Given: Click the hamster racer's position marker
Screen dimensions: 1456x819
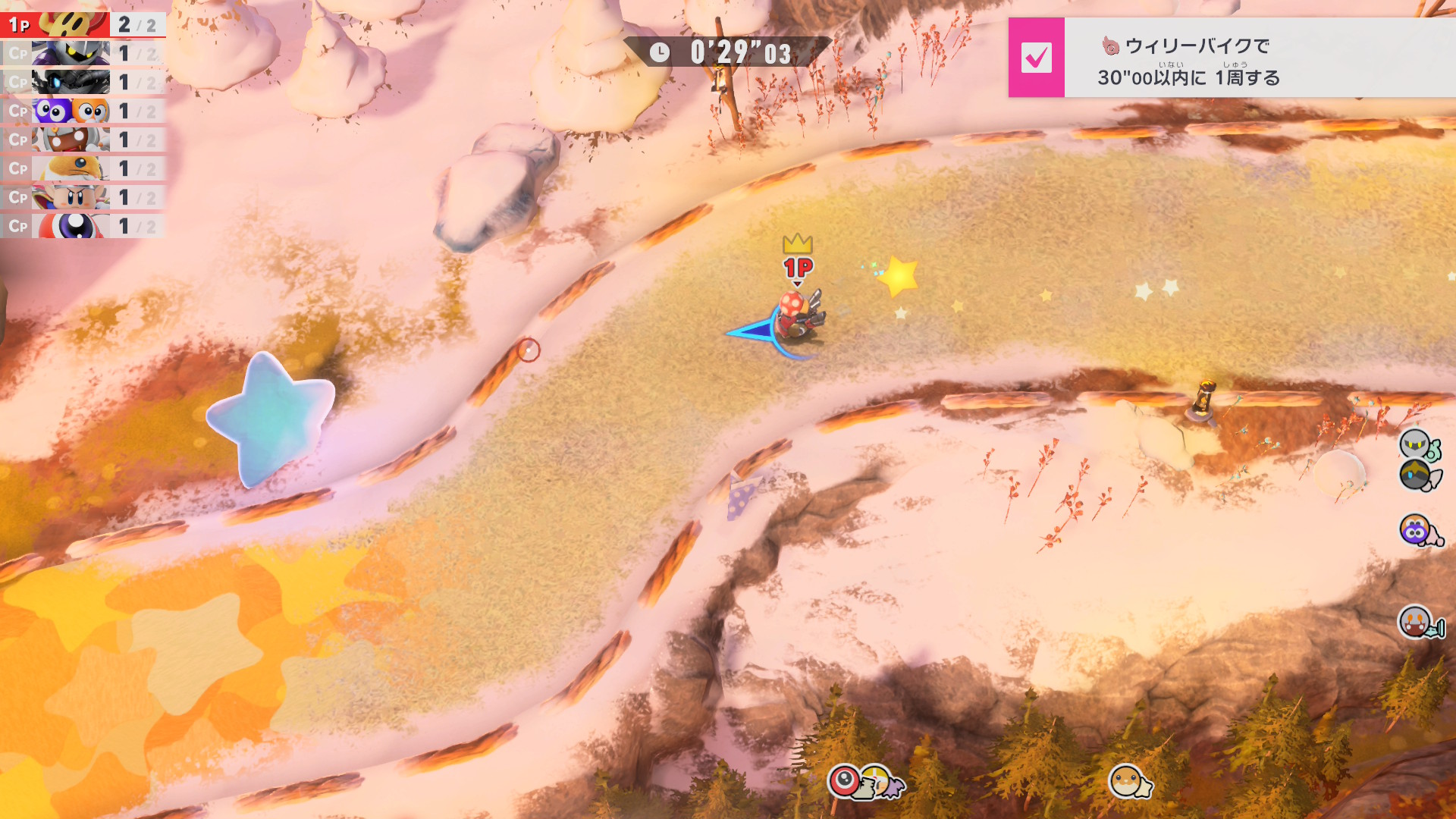Looking at the screenshot, I should pyautogui.click(x=1127, y=781).
